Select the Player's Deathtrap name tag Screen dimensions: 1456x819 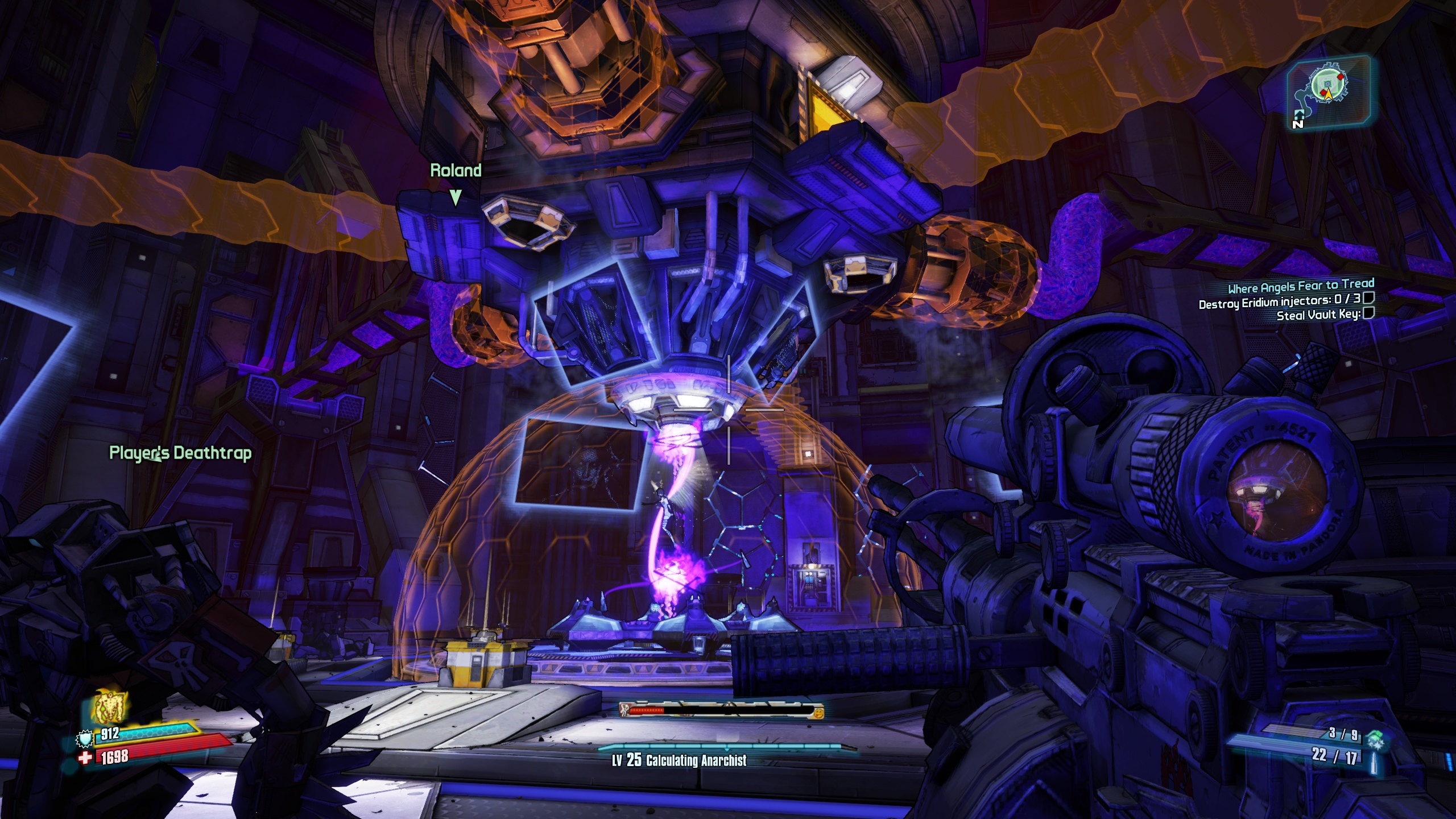point(180,453)
